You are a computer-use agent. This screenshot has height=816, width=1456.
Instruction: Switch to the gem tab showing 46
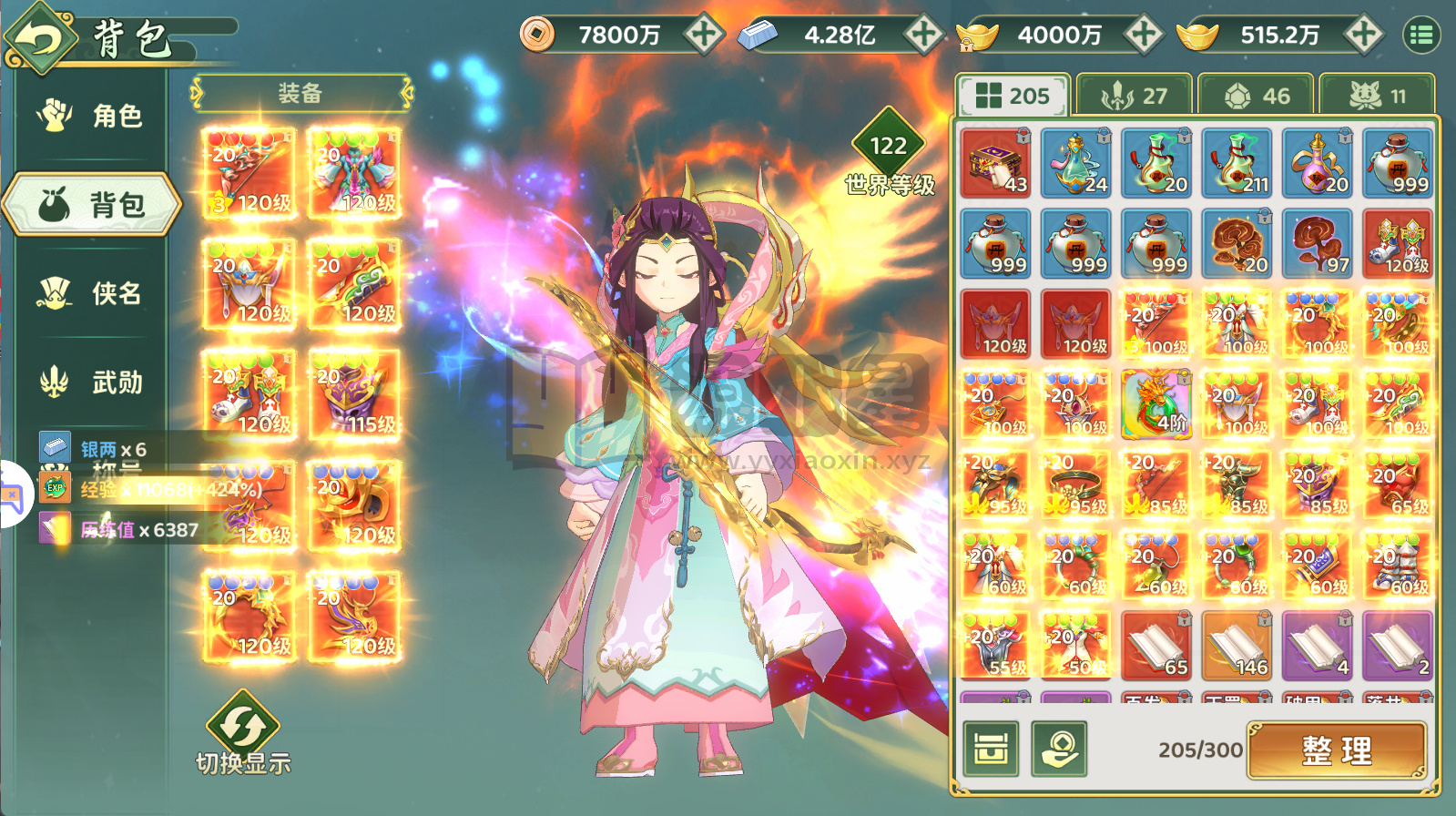(1257, 93)
